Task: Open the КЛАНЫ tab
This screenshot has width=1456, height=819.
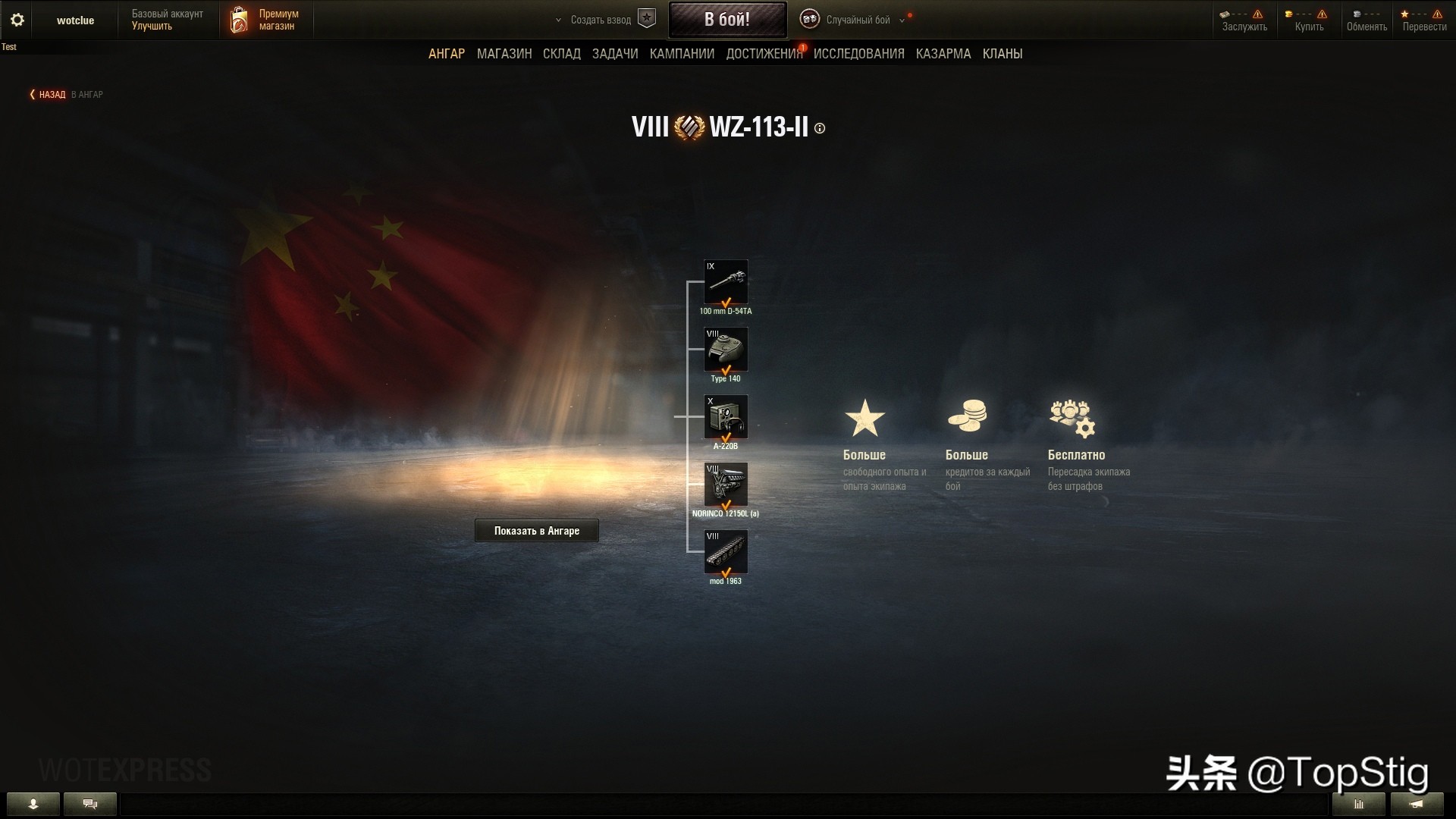Action: [1003, 54]
